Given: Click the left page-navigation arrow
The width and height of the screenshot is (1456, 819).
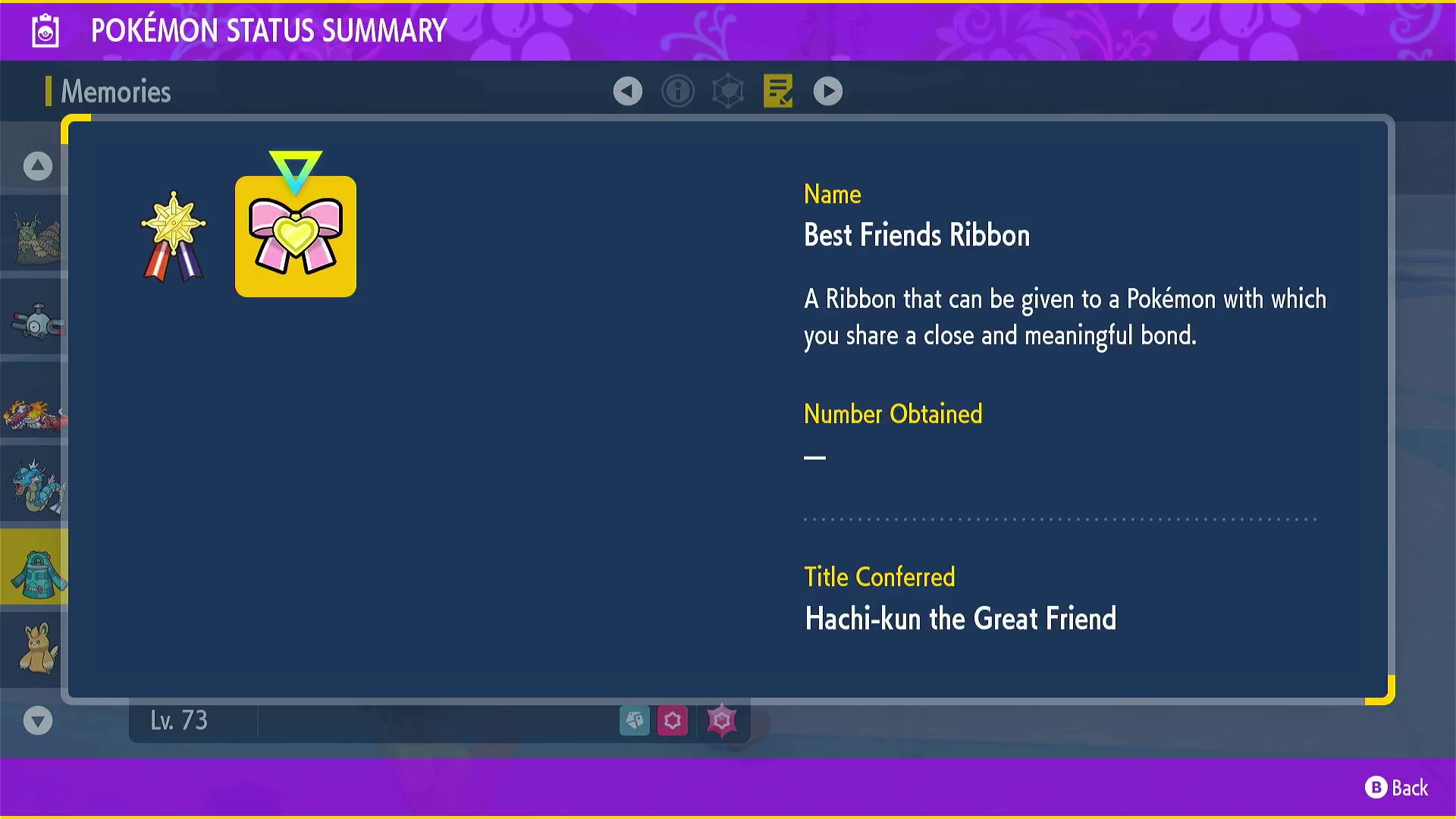Looking at the screenshot, I should point(627,90).
